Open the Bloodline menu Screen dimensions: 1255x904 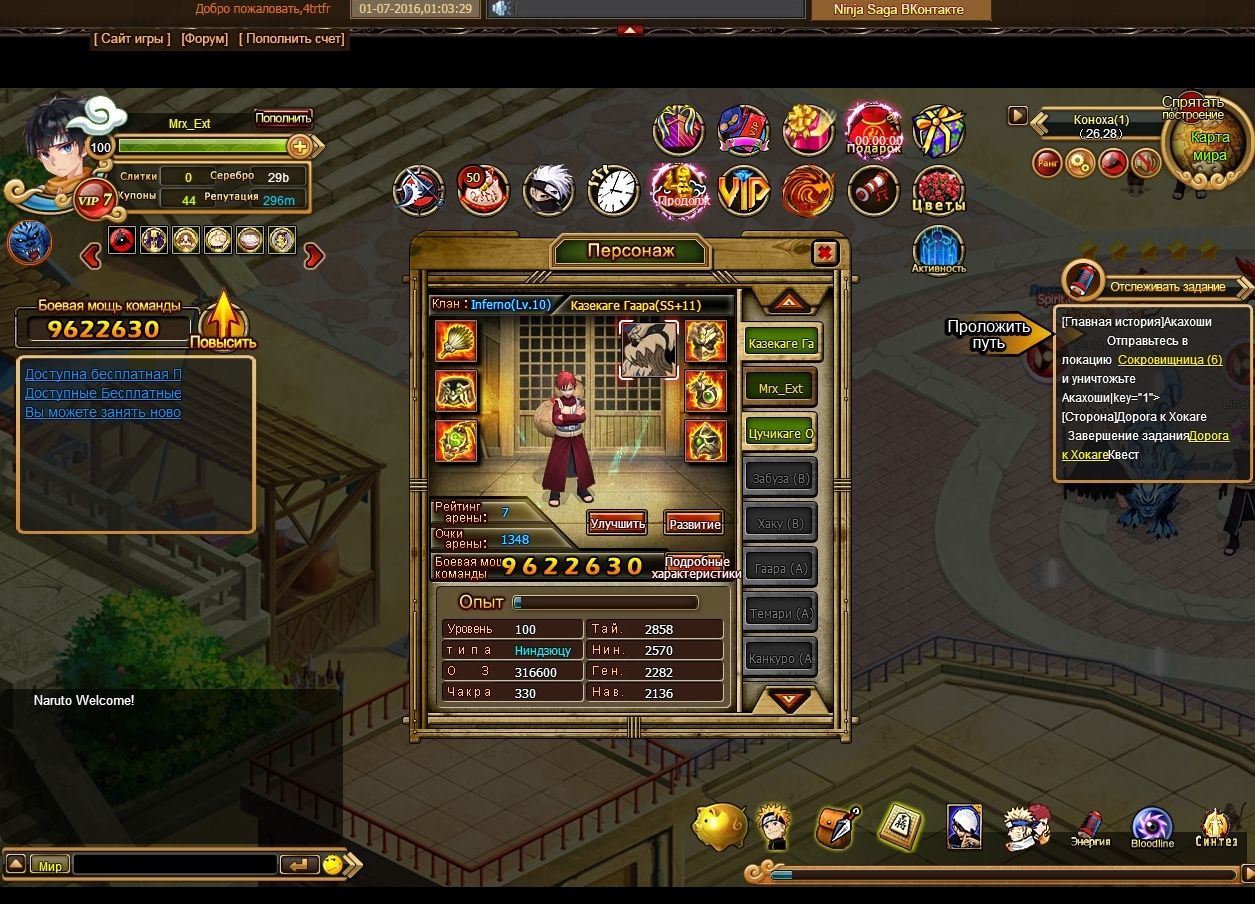tap(1152, 828)
